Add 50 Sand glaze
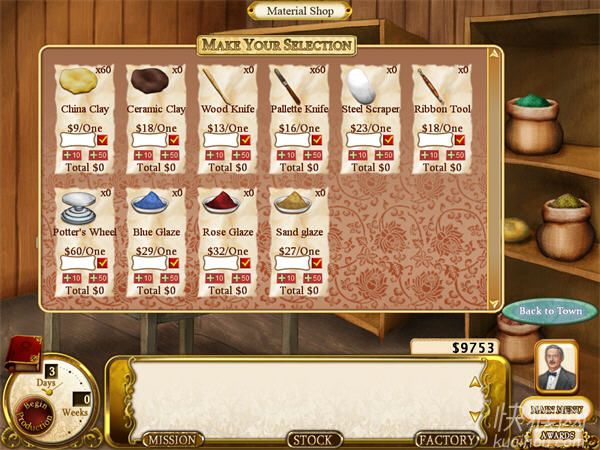This screenshot has width=600, height=450. 312,277
